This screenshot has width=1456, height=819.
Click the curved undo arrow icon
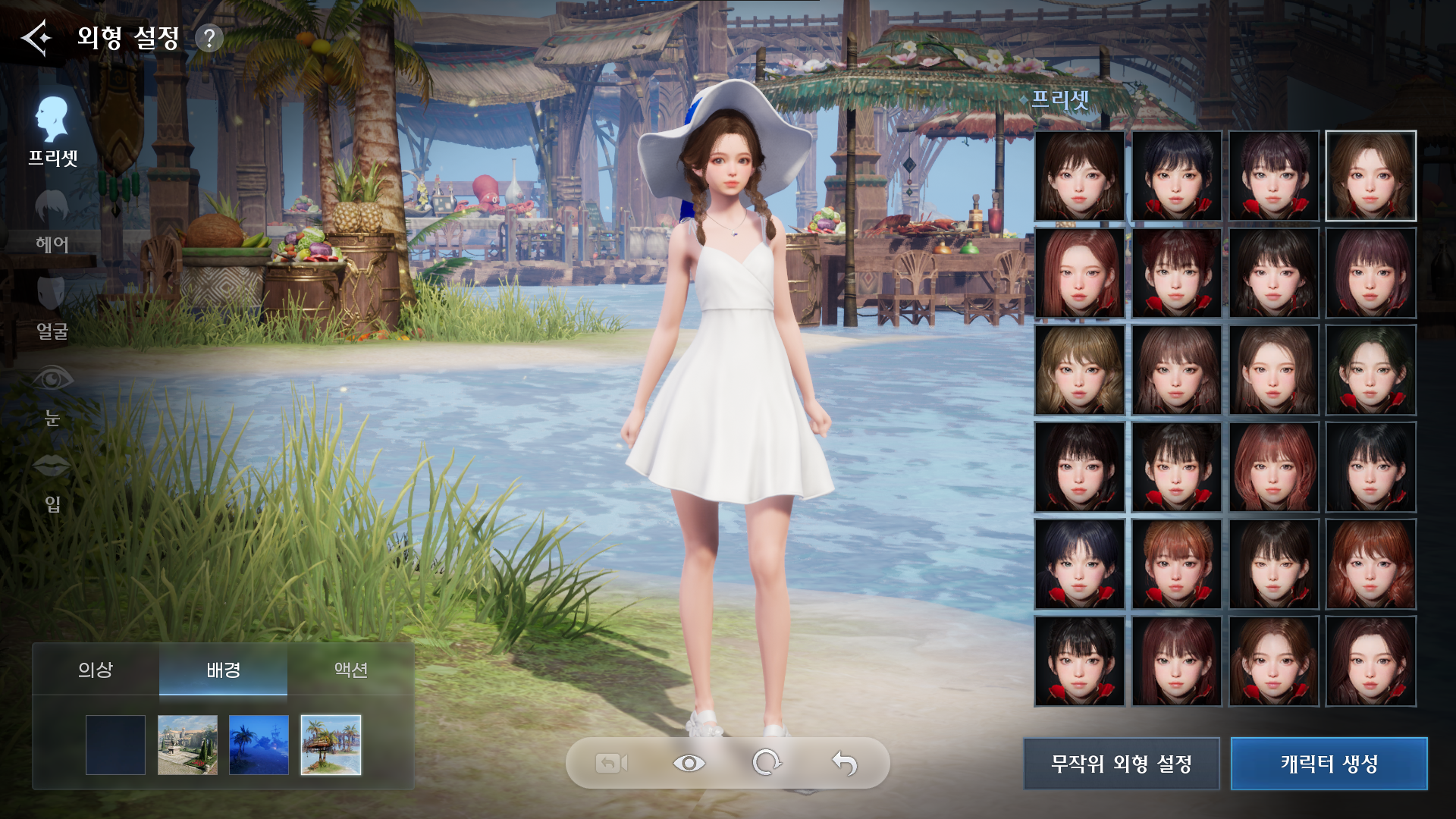pos(844,763)
